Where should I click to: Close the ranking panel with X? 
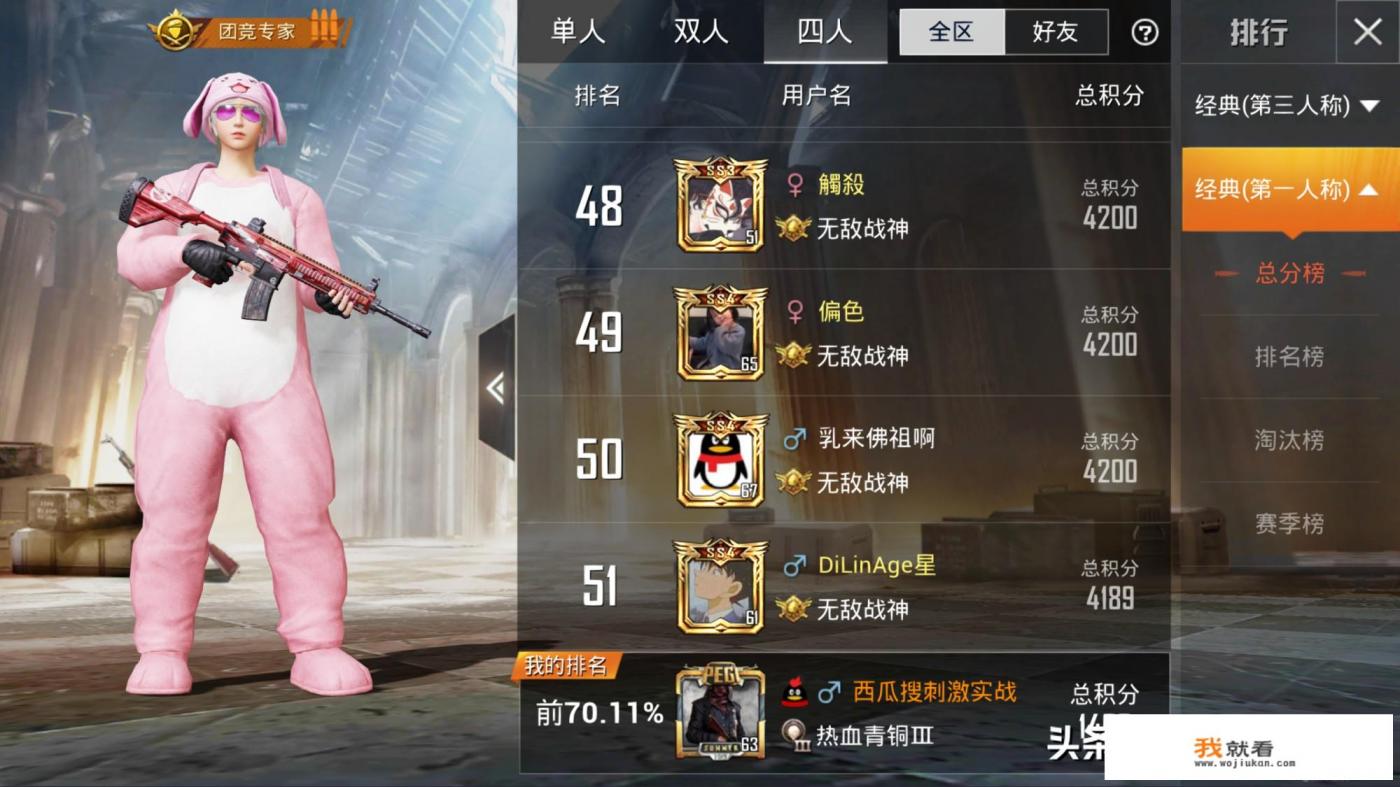point(1367,32)
